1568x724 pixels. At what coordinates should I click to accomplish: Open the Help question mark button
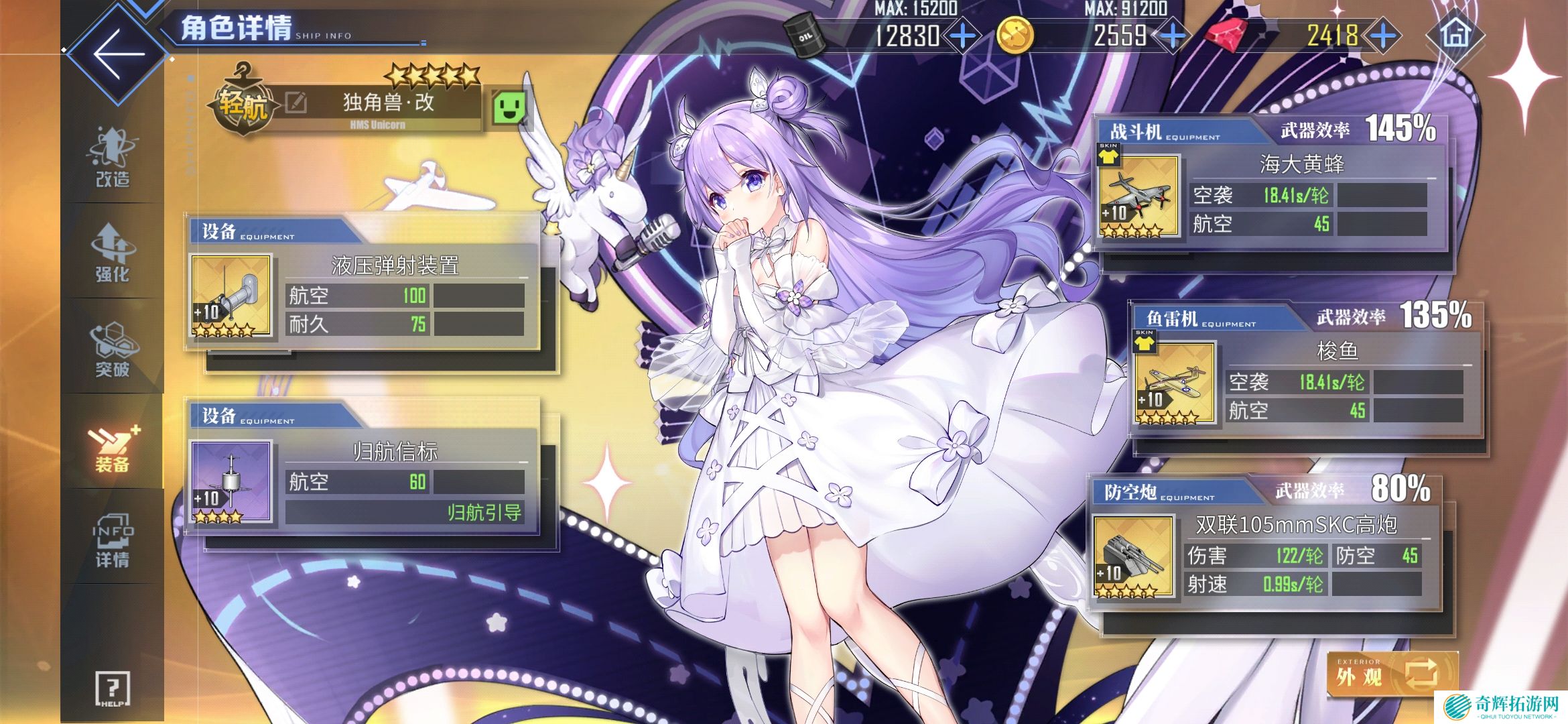tap(113, 688)
